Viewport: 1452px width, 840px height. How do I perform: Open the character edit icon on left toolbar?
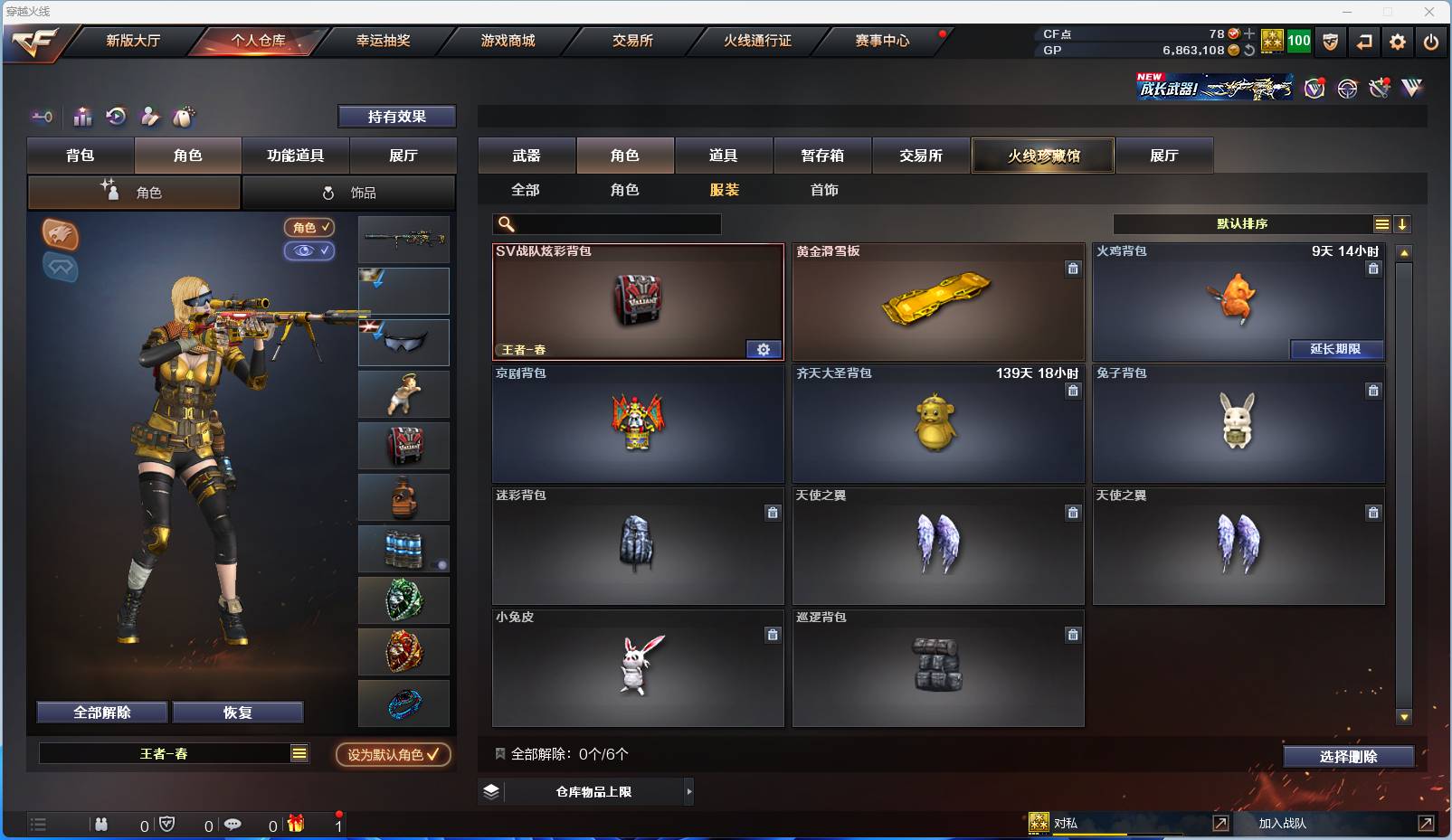tap(150, 117)
